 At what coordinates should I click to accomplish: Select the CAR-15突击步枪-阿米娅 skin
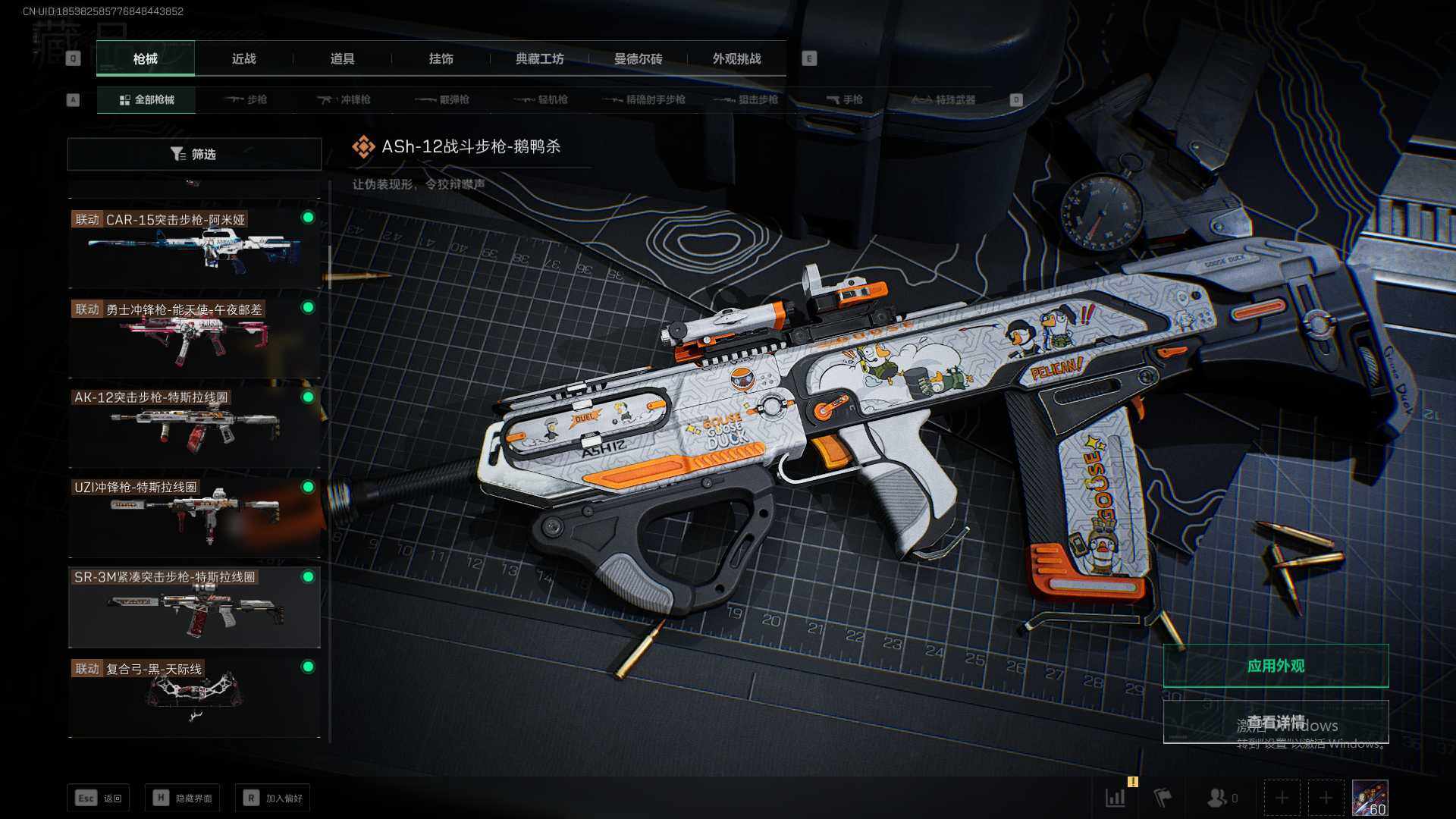pyautogui.click(x=194, y=246)
